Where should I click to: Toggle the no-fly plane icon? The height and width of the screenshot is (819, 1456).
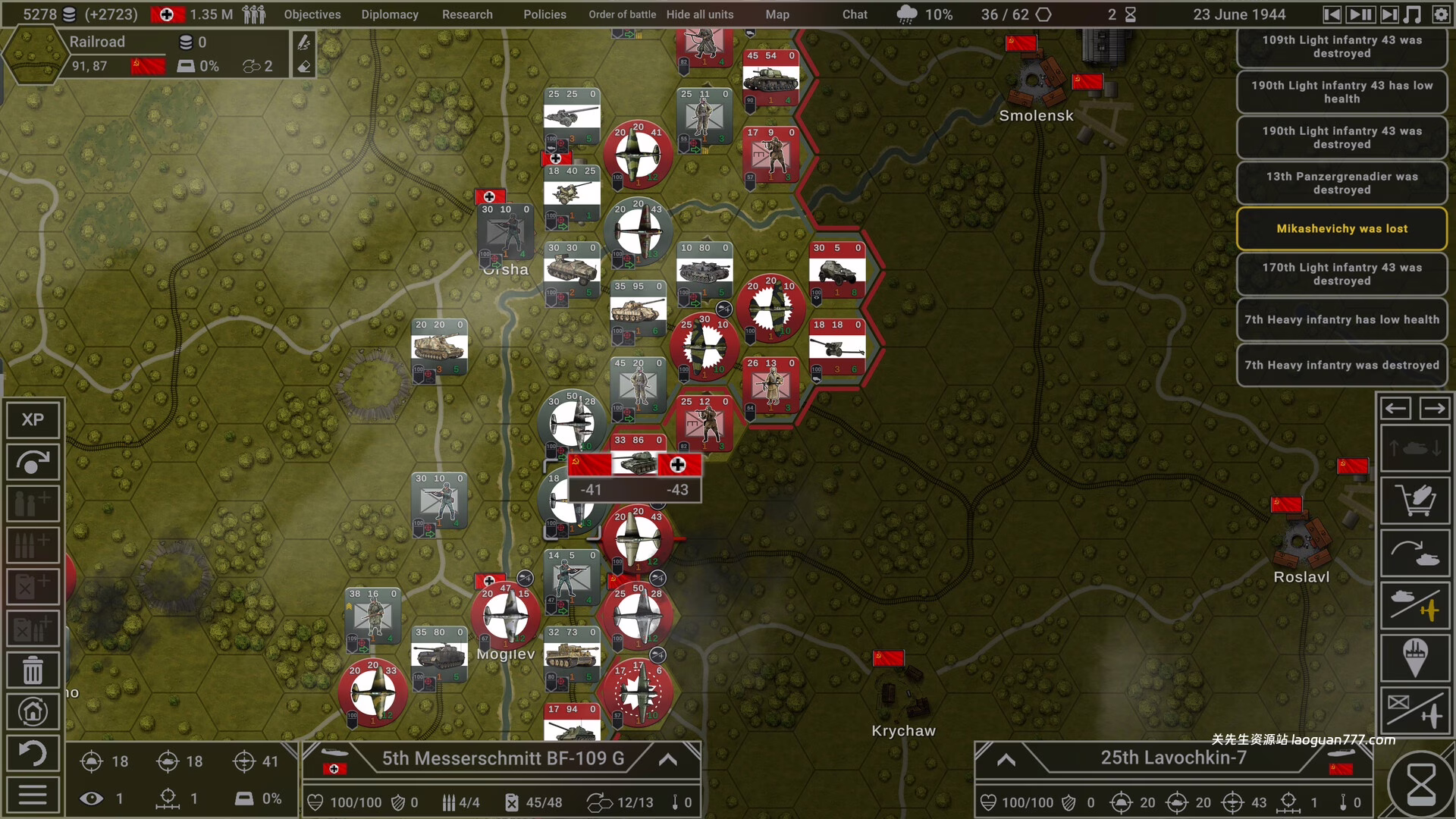pyautogui.click(x=1415, y=707)
